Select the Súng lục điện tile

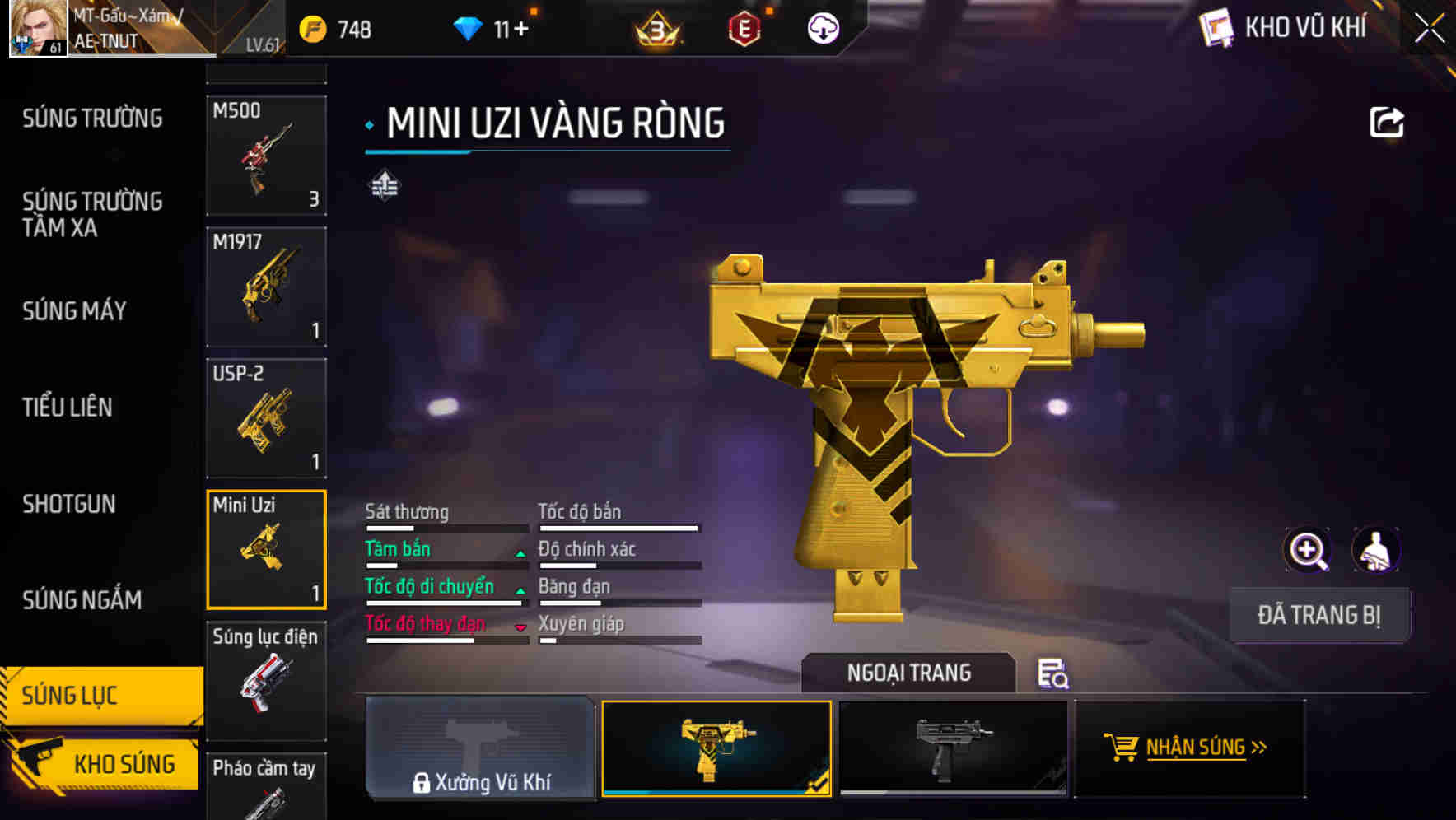pos(266,681)
